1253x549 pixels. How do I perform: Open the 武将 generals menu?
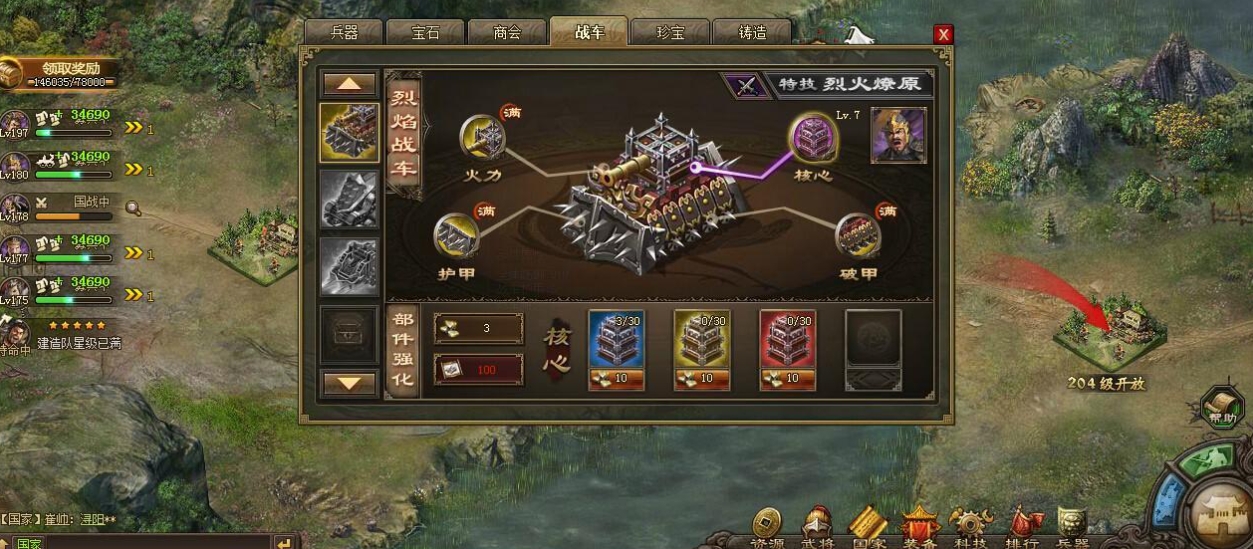click(x=817, y=529)
